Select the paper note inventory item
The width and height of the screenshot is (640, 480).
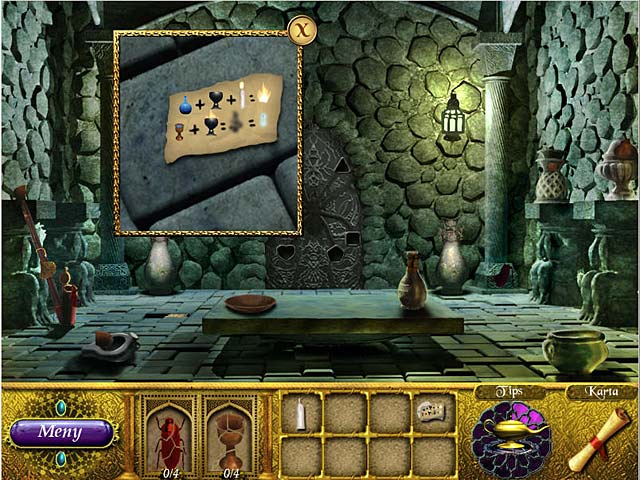click(433, 411)
